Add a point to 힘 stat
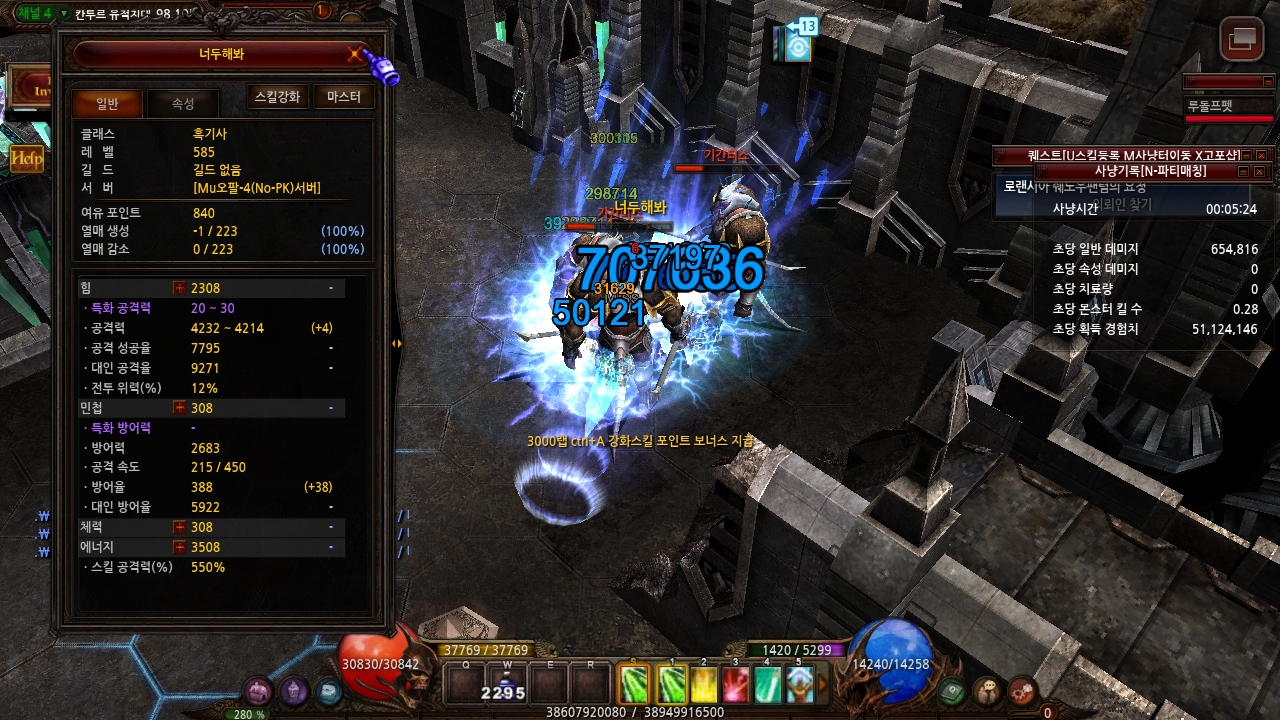Viewport: 1280px width, 720px height. pyautogui.click(x=180, y=288)
